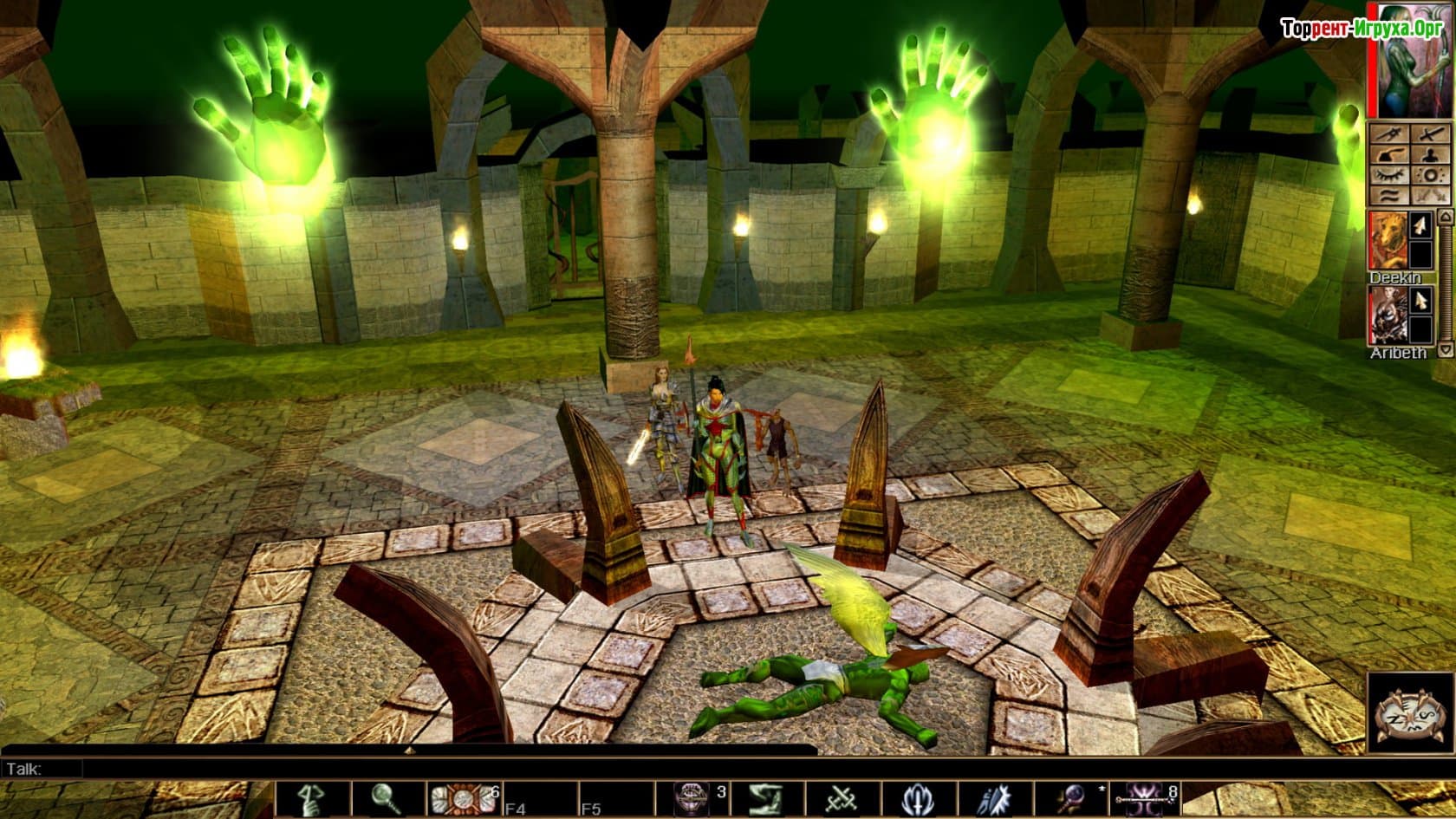This screenshot has height=819, width=1456.
Task: Click the closed eye icon button
Action: 1389,176
